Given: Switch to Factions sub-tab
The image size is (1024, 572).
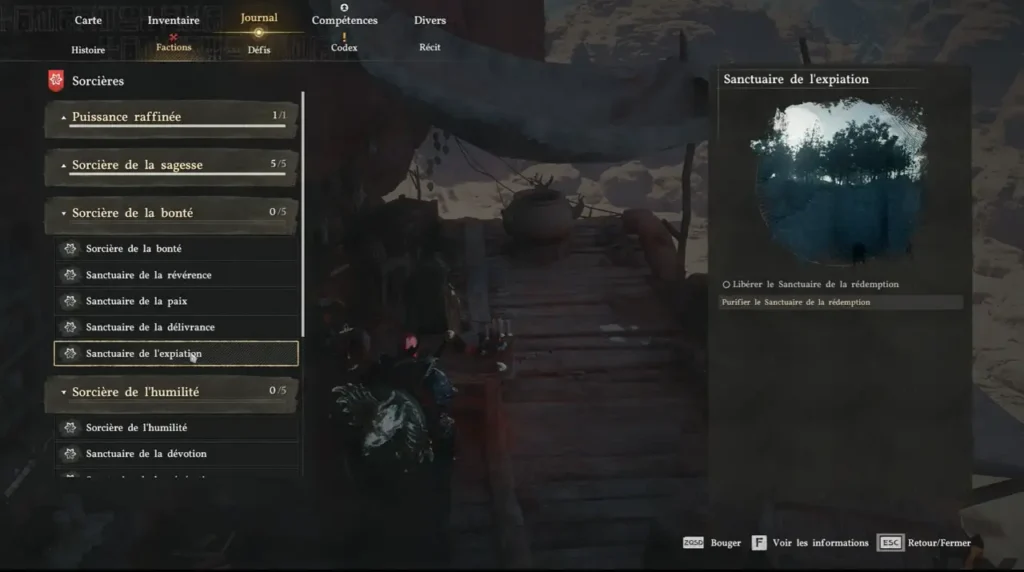Looking at the screenshot, I should pyautogui.click(x=174, y=47).
